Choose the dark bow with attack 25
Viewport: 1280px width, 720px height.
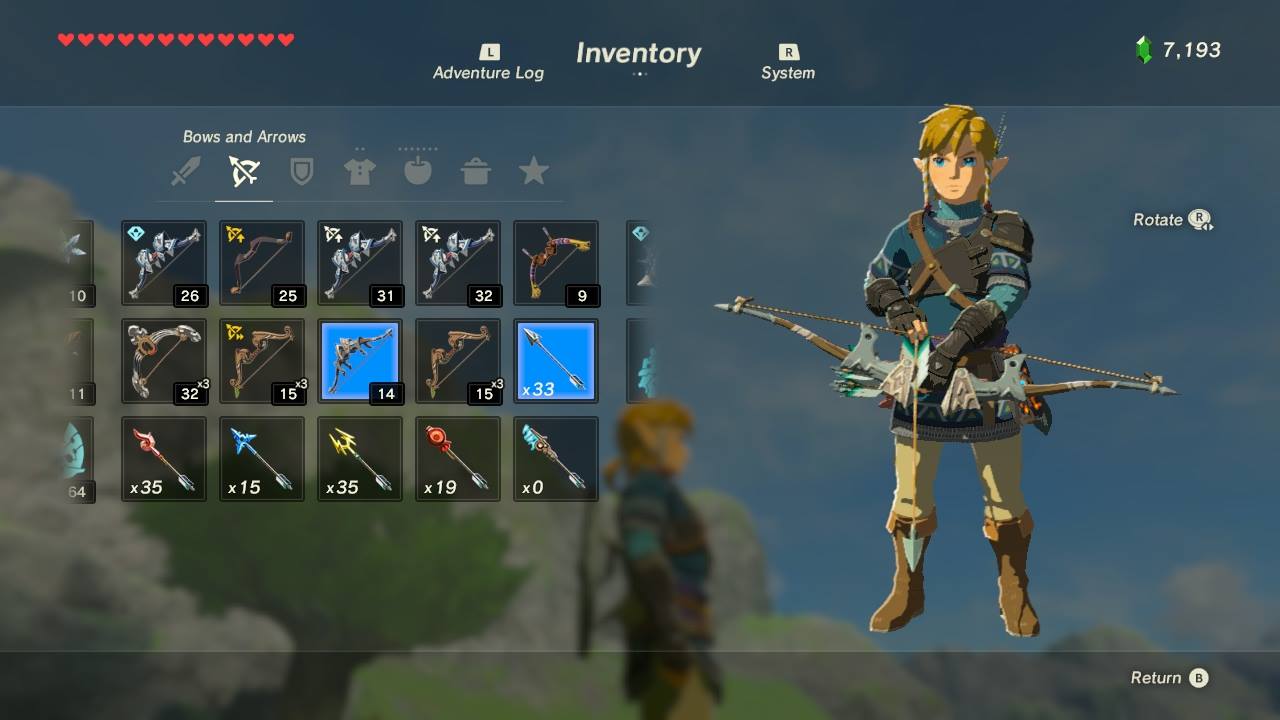(262, 263)
